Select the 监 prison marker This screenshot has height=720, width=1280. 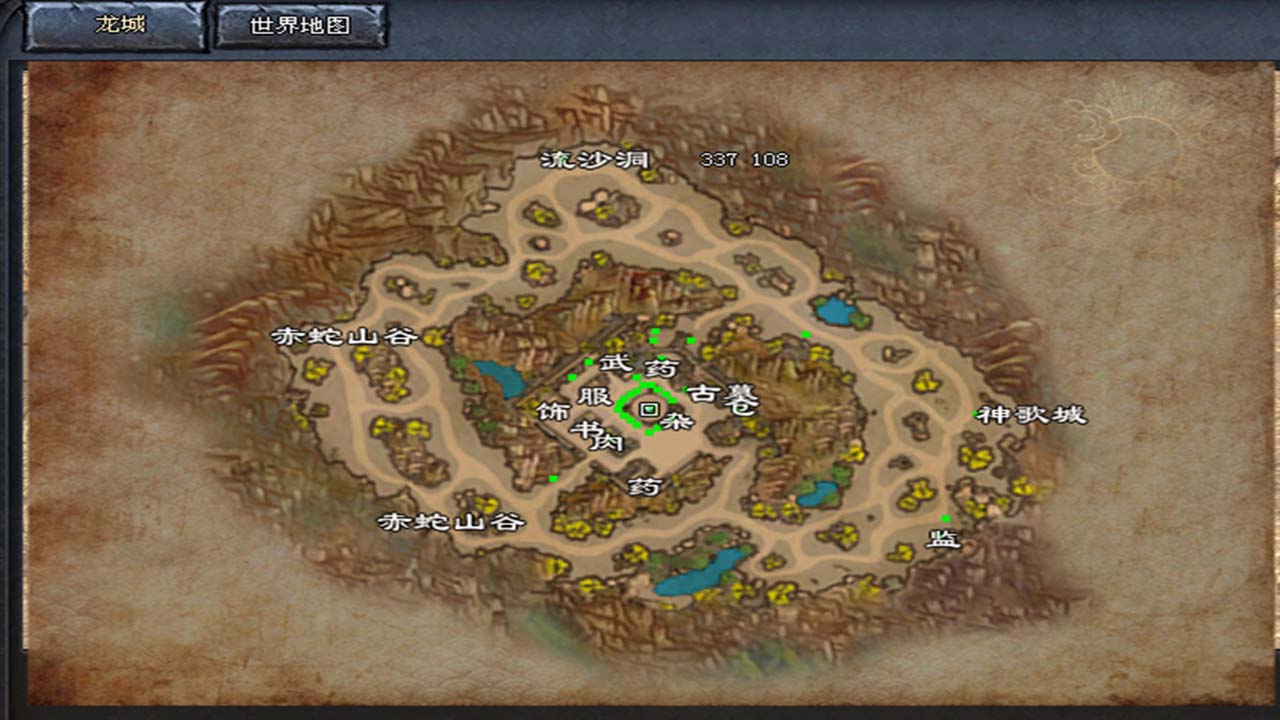point(943,540)
